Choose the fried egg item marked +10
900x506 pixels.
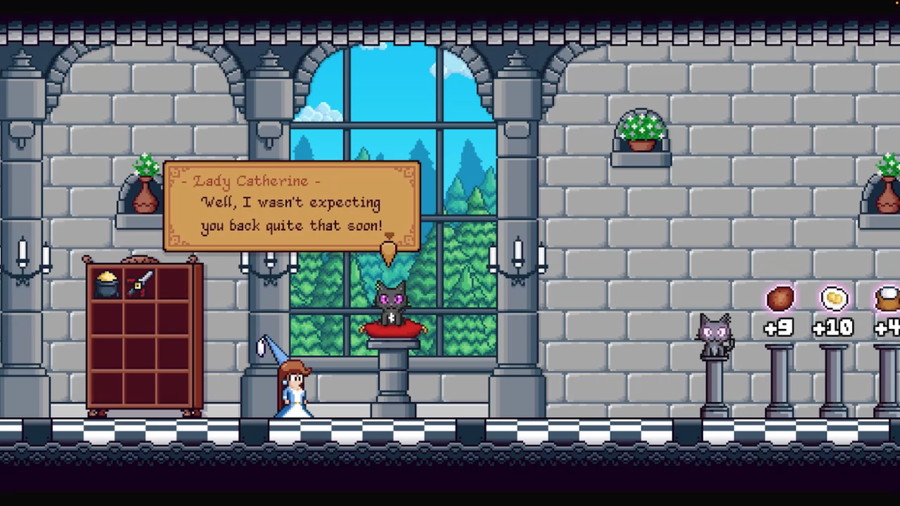(834, 298)
